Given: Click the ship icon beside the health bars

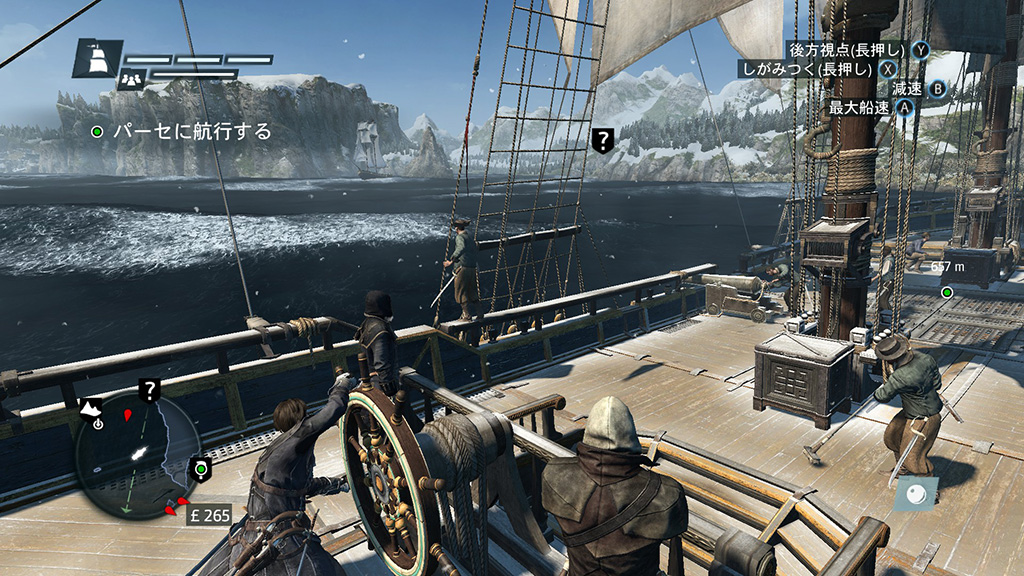Looking at the screenshot, I should click(97, 60).
